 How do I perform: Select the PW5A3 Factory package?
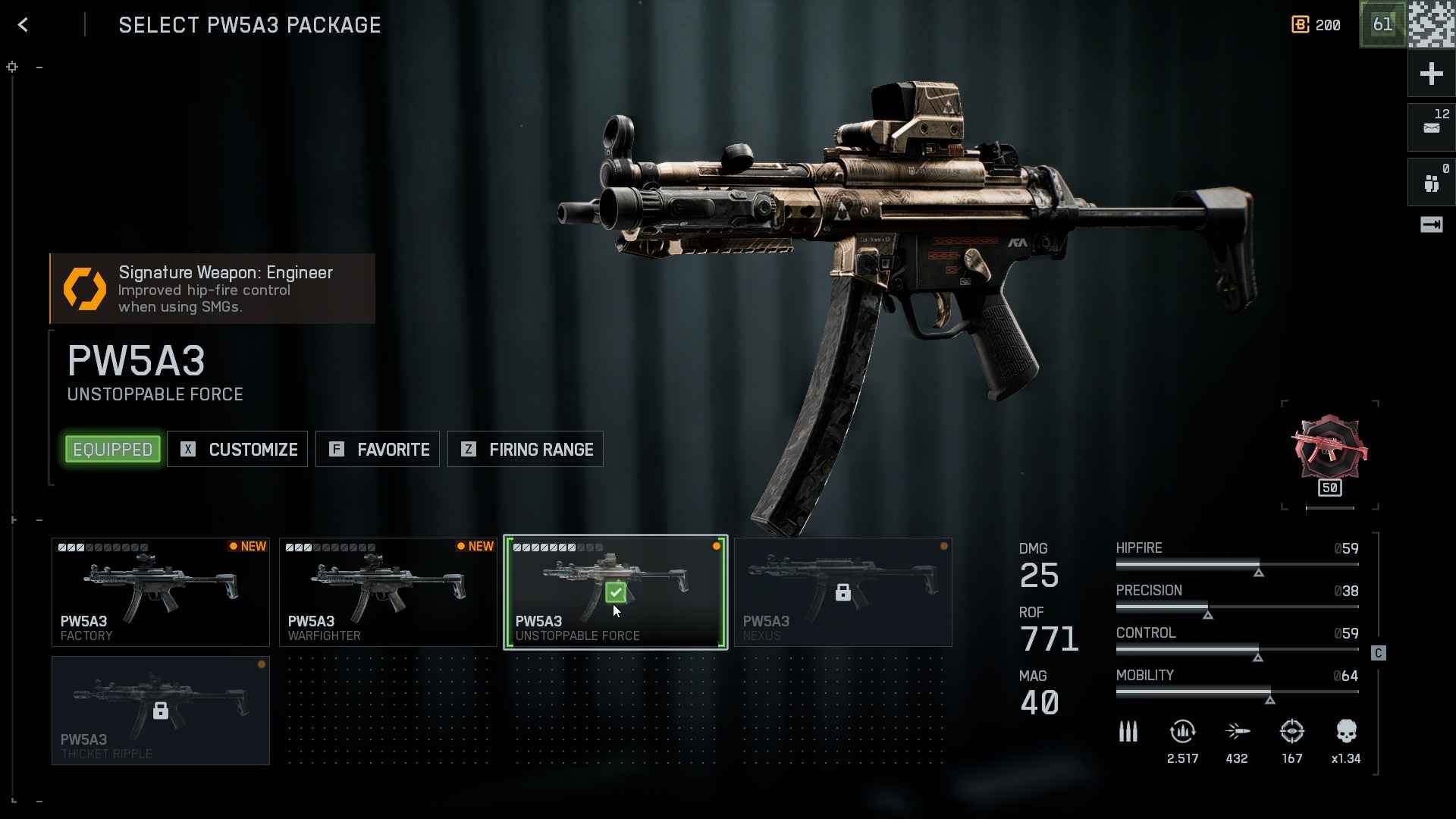pos(161,592)
